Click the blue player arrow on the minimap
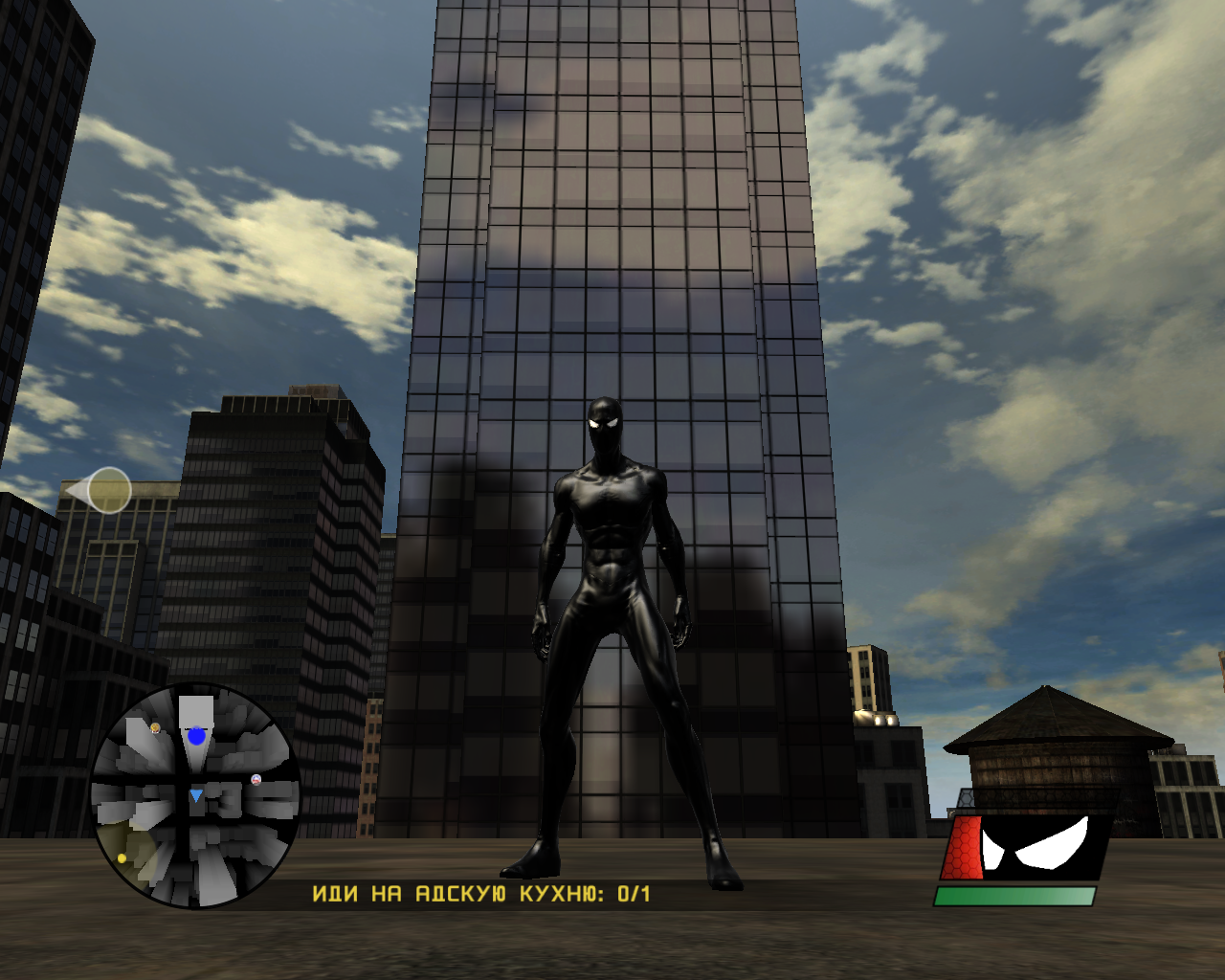This screenshot has width=1225, height=980. (196, 795)
